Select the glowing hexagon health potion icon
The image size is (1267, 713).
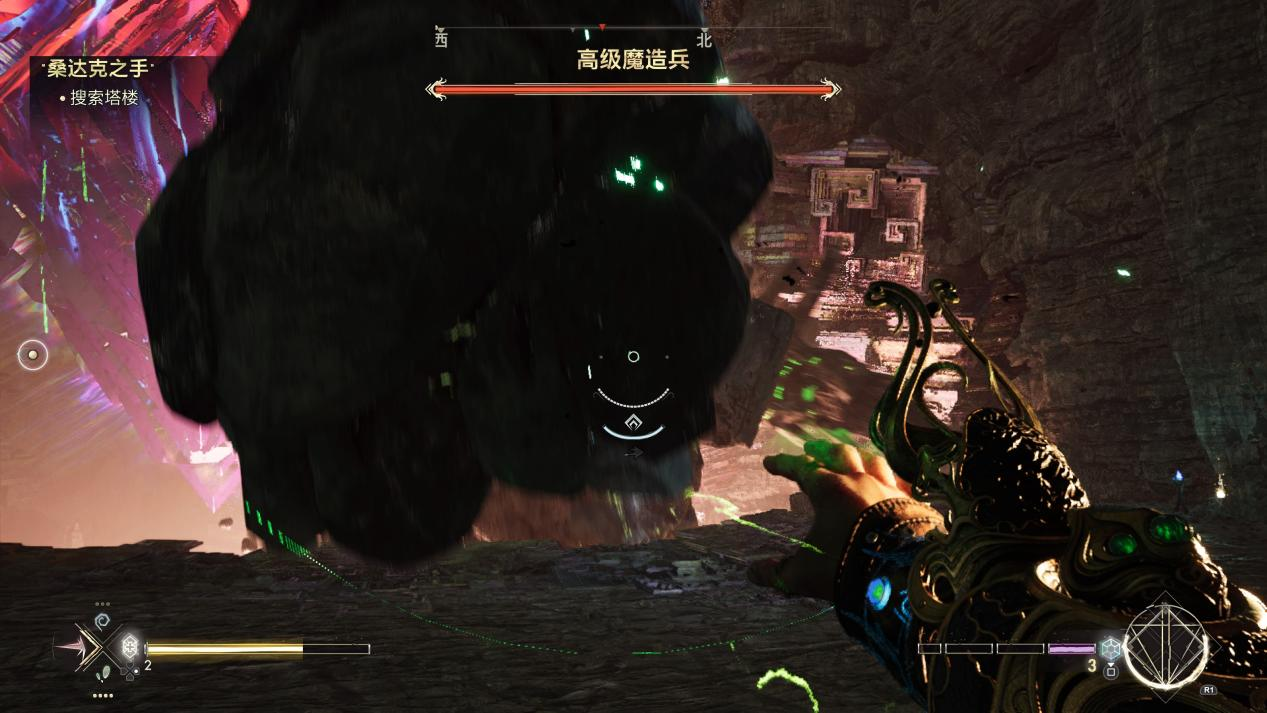pos(129,647)
